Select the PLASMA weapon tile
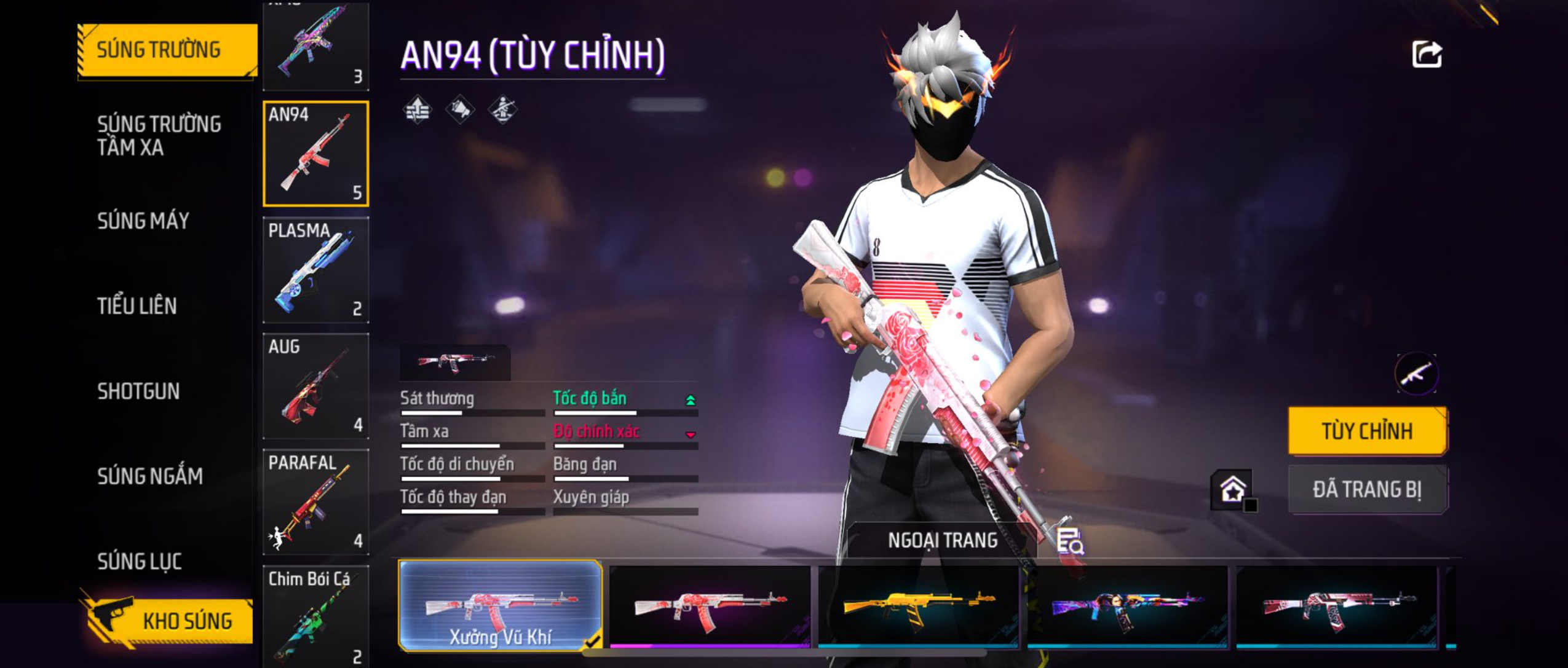This screenshot has width=1568, height=668. click(315, 270)
